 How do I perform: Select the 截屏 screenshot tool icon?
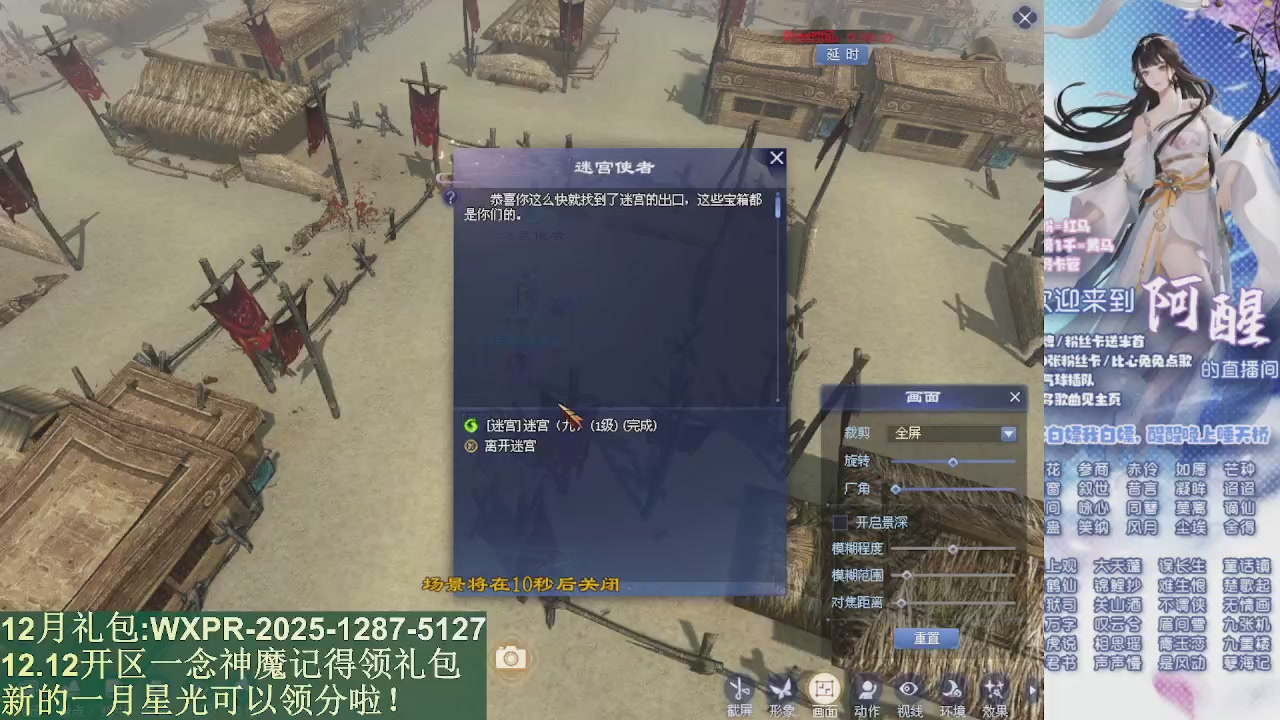(739, 690)
